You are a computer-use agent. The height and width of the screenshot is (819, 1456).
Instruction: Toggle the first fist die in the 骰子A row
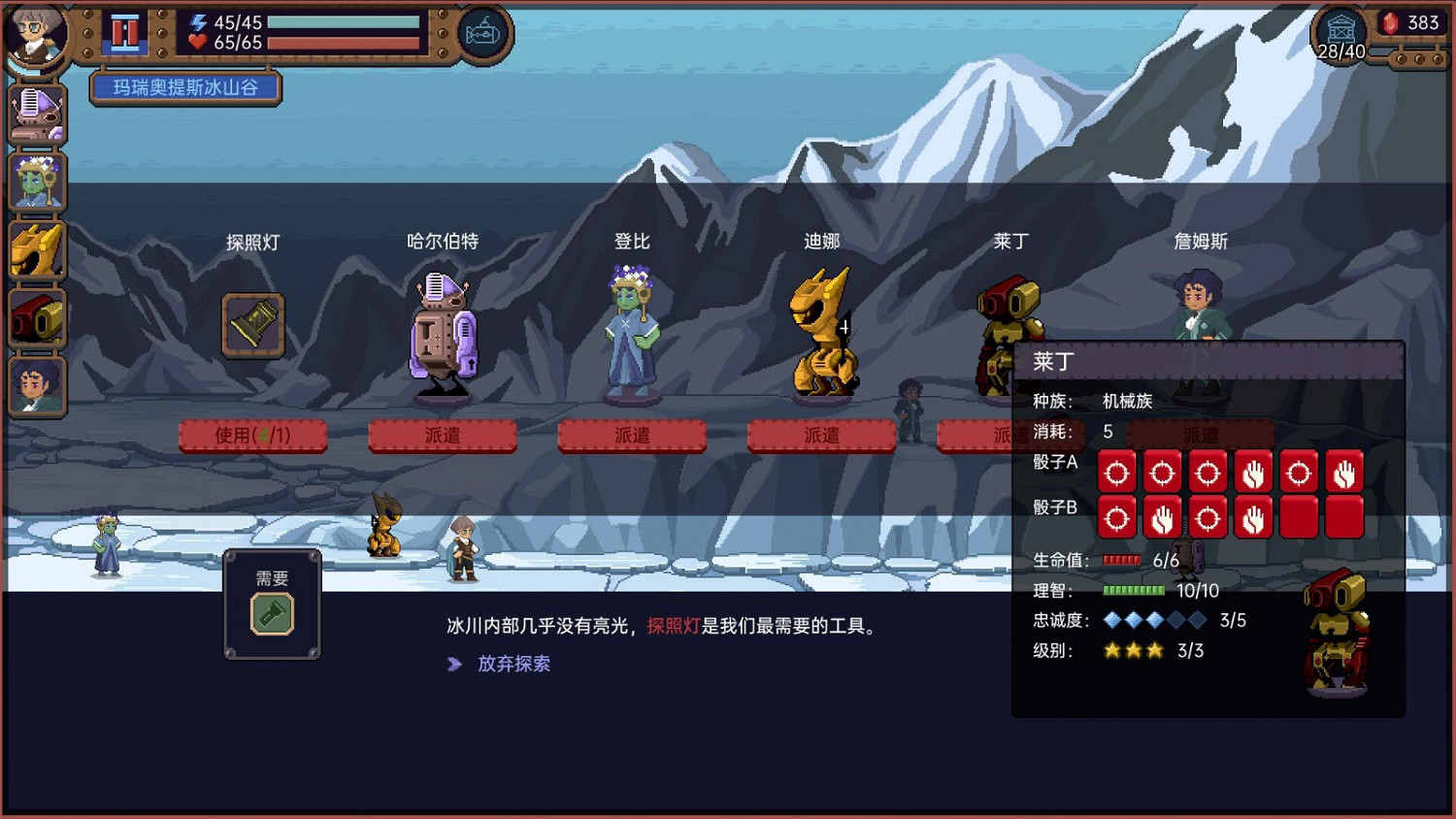1253,473
